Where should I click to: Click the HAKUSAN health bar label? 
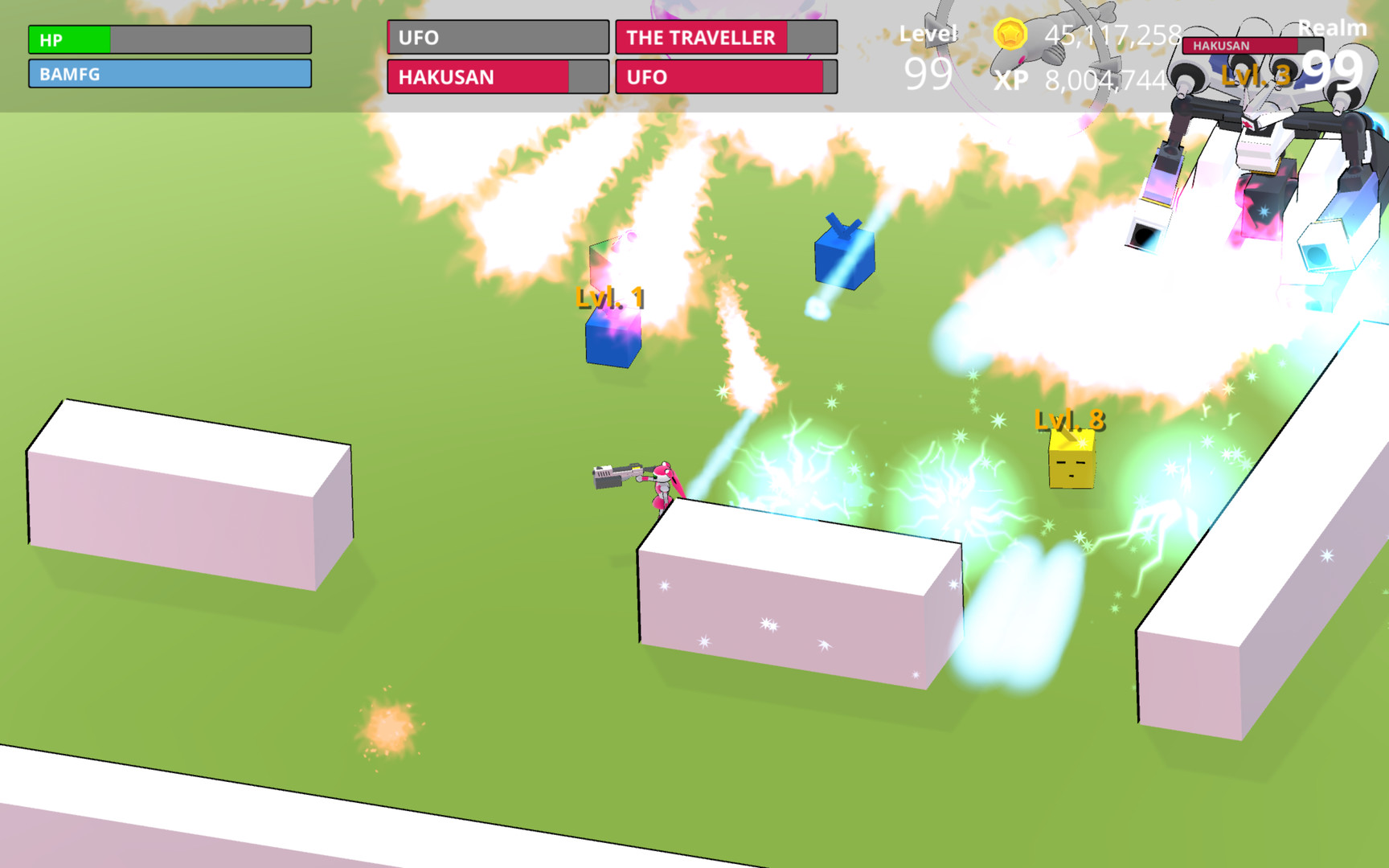pyautogui.click(x=495, y=77)
